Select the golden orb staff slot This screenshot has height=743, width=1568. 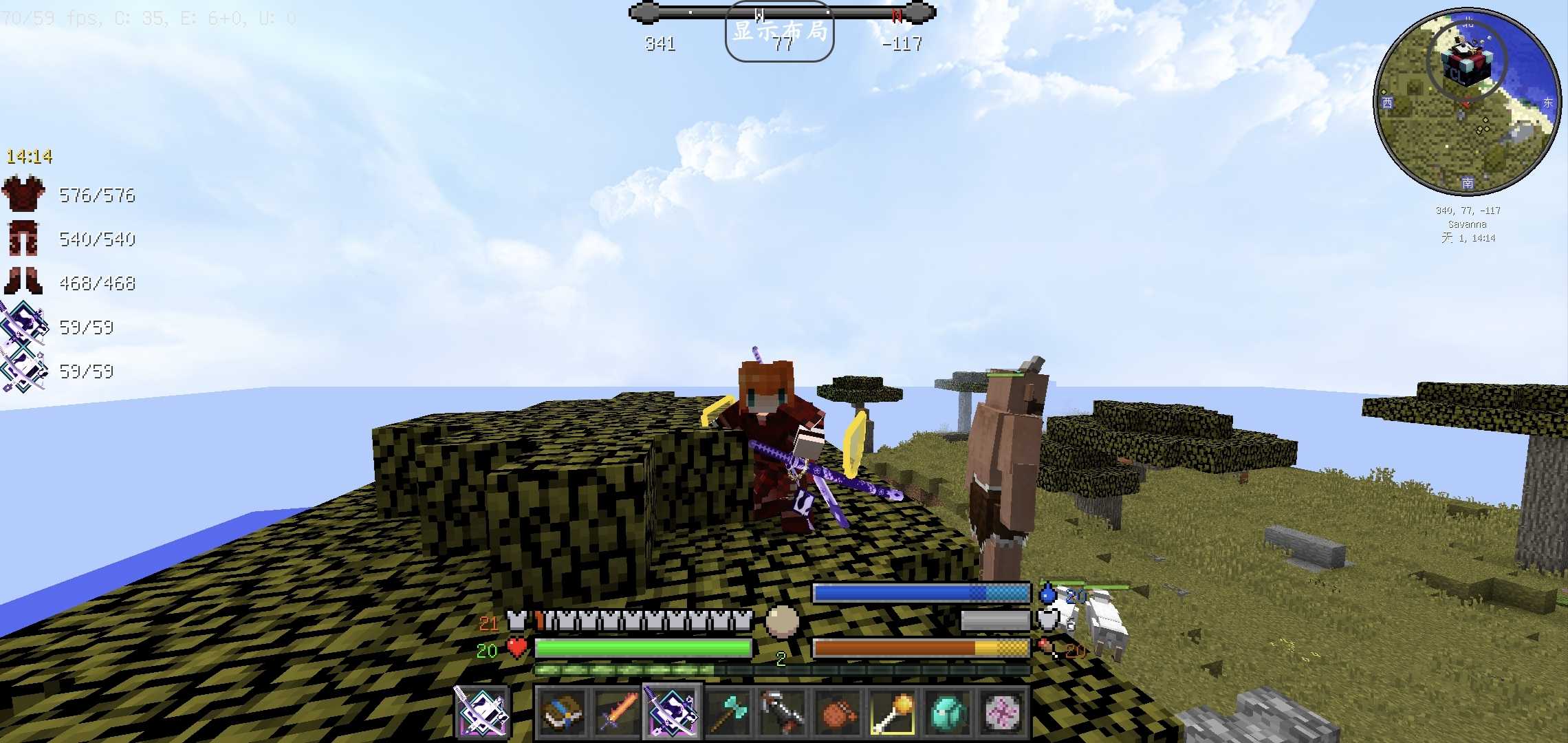click(892, 712)
